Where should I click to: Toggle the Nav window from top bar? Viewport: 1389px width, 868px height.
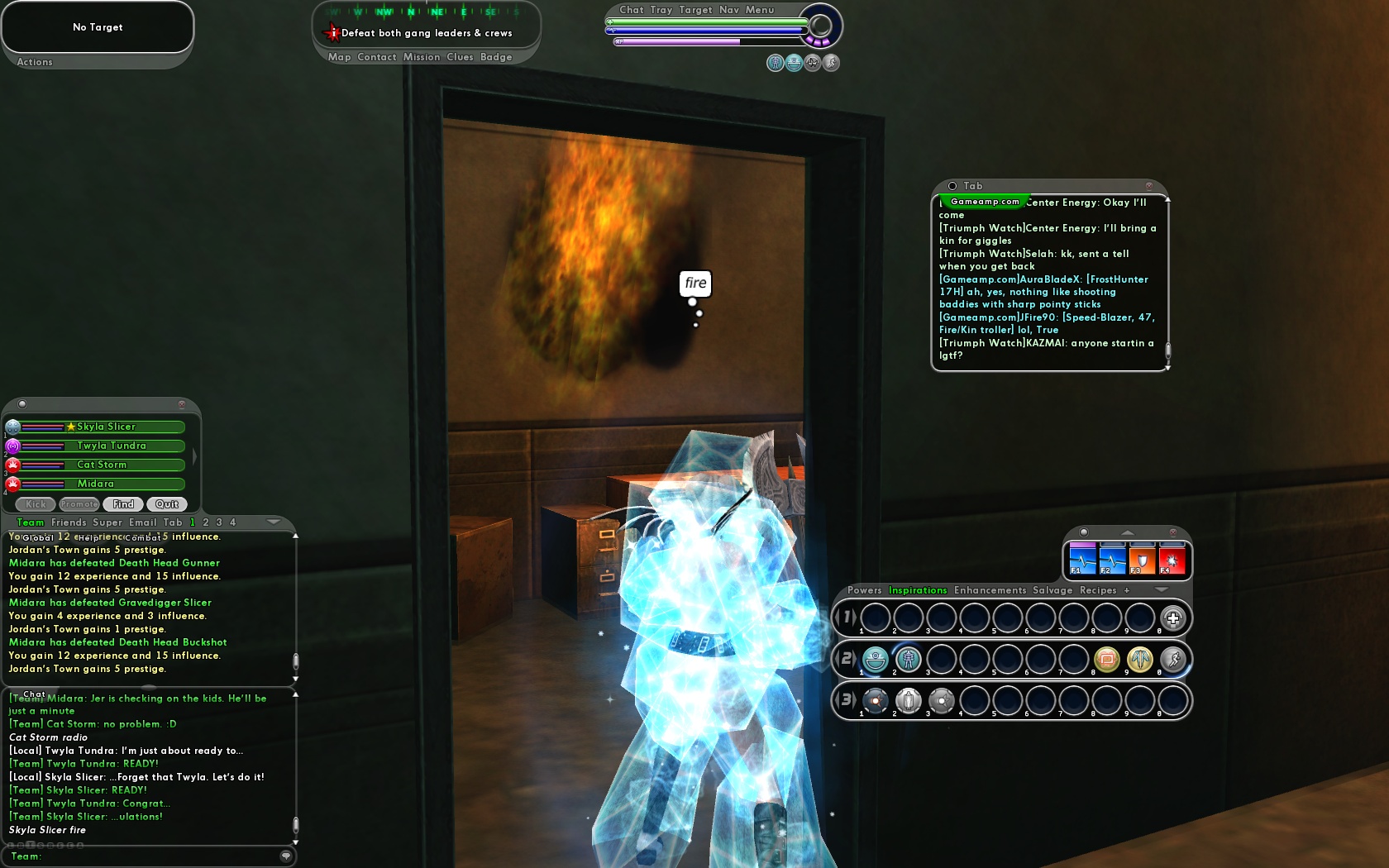[729, 10]
